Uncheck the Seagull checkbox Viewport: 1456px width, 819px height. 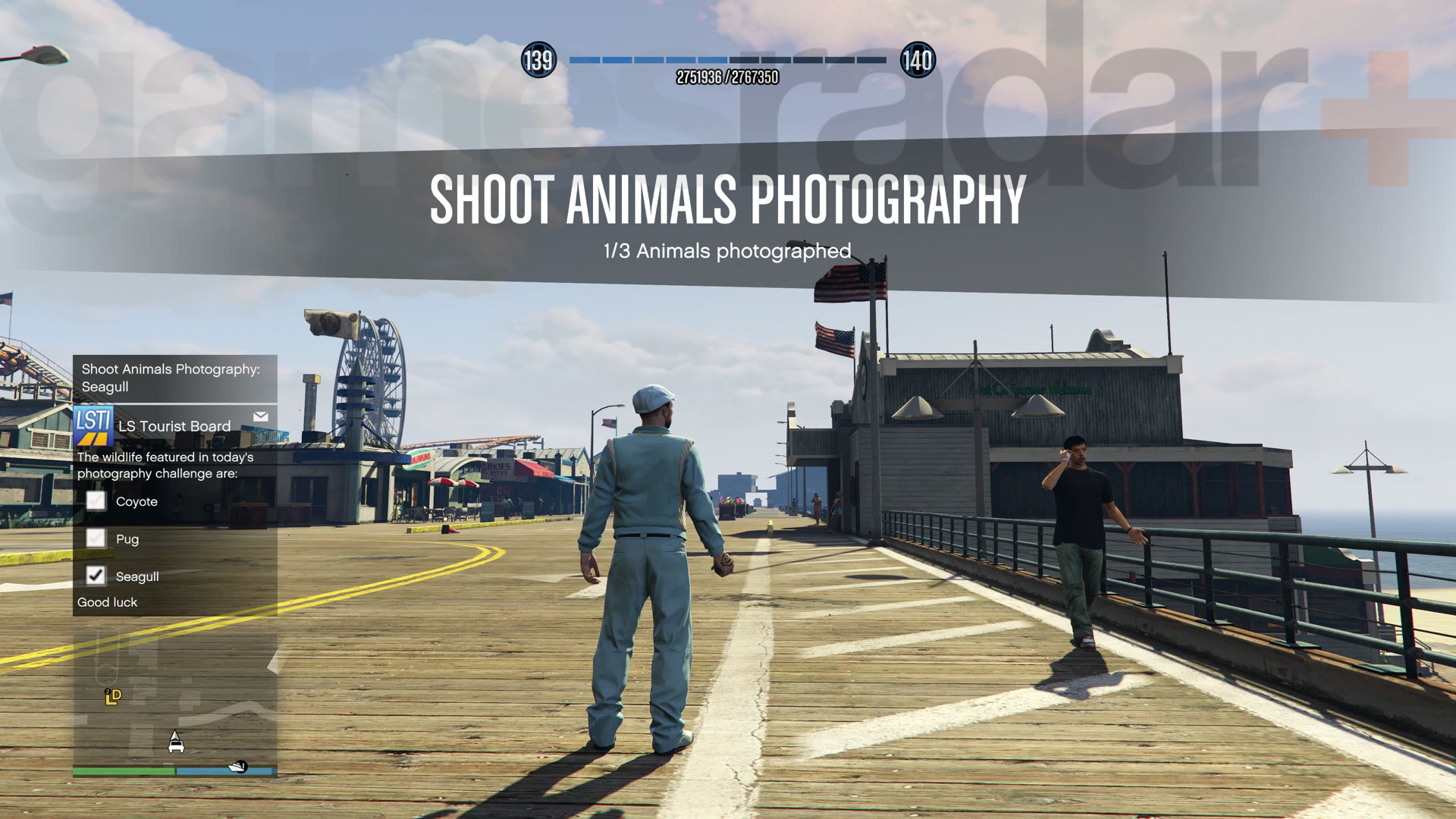click(x=96, y=576)
